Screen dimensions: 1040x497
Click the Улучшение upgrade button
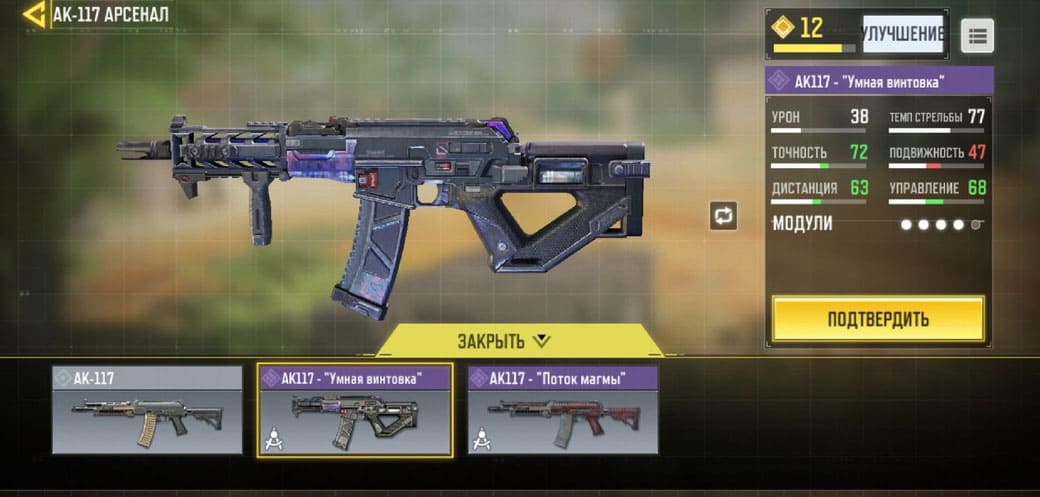point(902,33)
